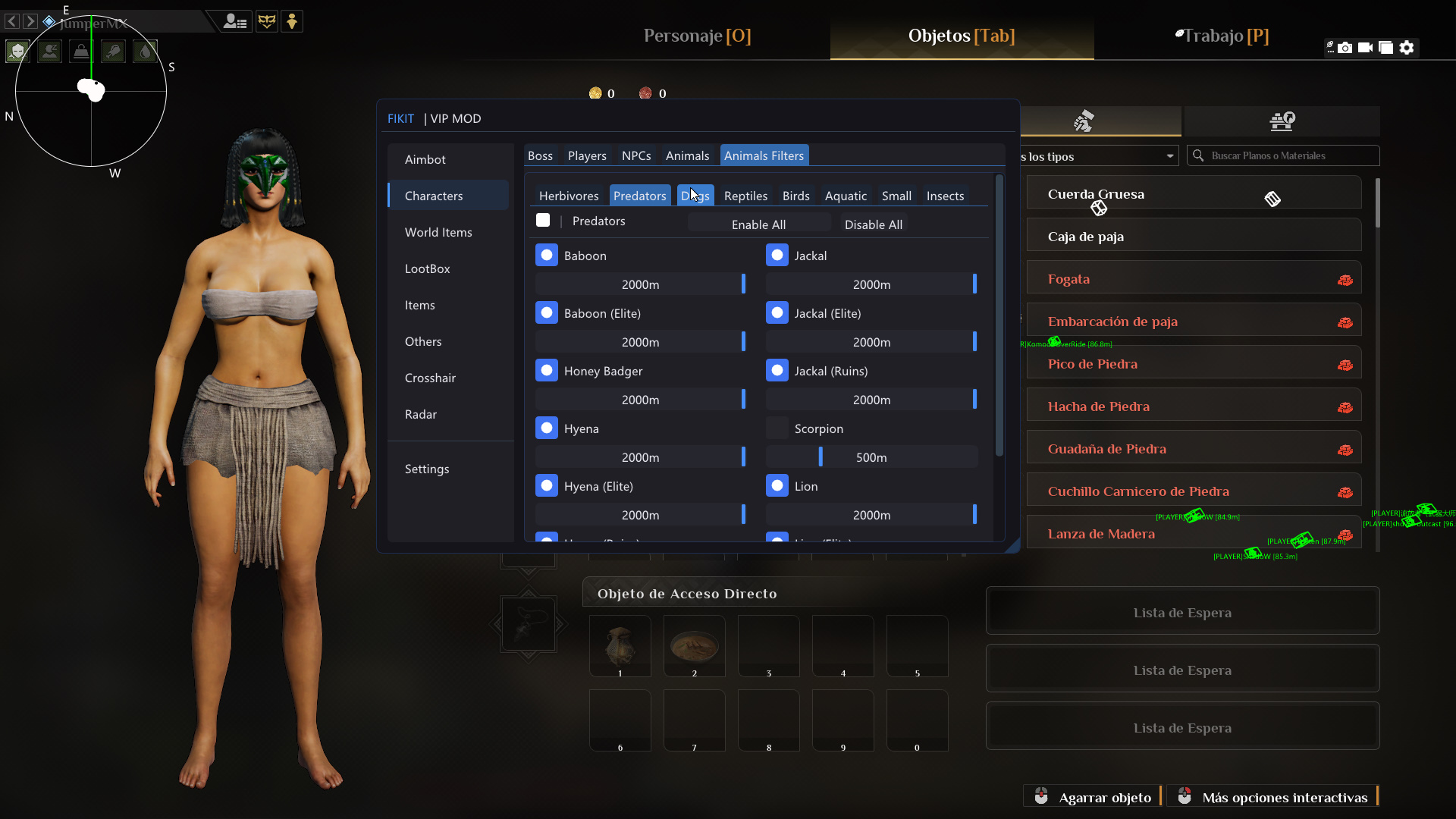Select the hammer crafting tab icon
The image size is (1456, 819).
click(1084, 121)
